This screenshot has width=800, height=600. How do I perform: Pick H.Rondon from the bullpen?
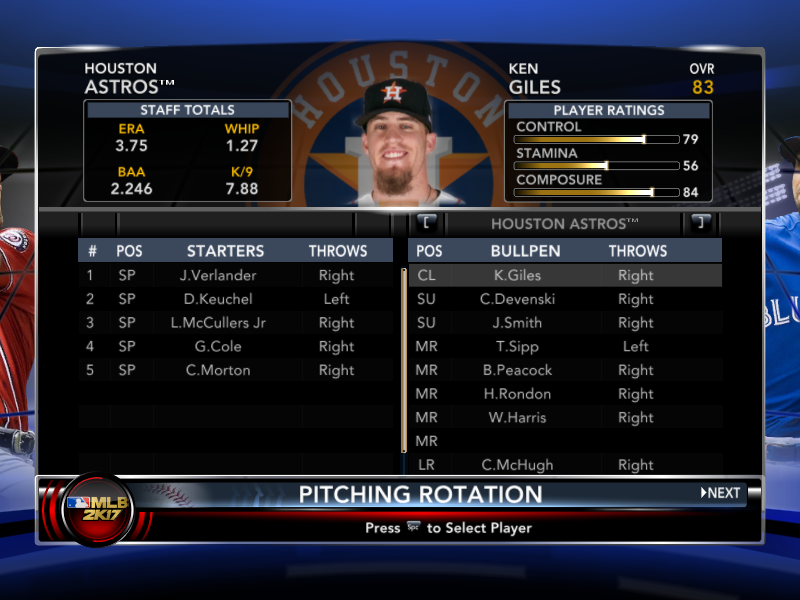(525, 394)
